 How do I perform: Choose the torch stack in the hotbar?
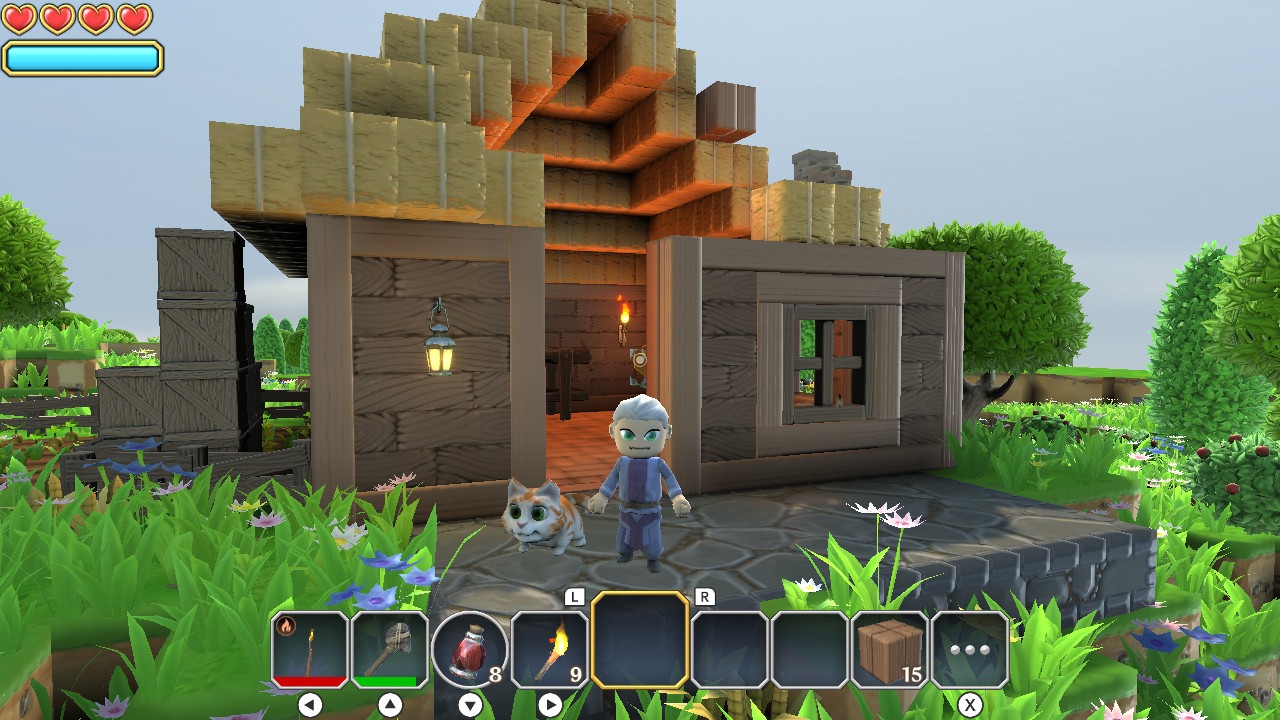coord(550,649)
